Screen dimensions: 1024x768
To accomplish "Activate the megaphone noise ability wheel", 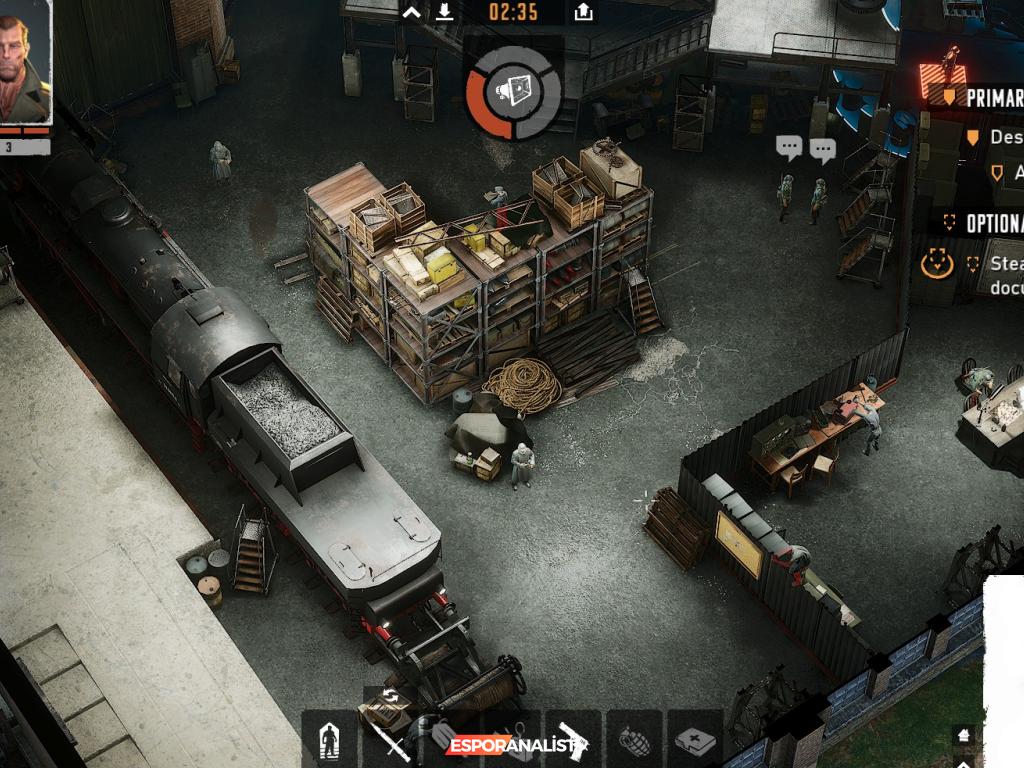I will 514,92.
